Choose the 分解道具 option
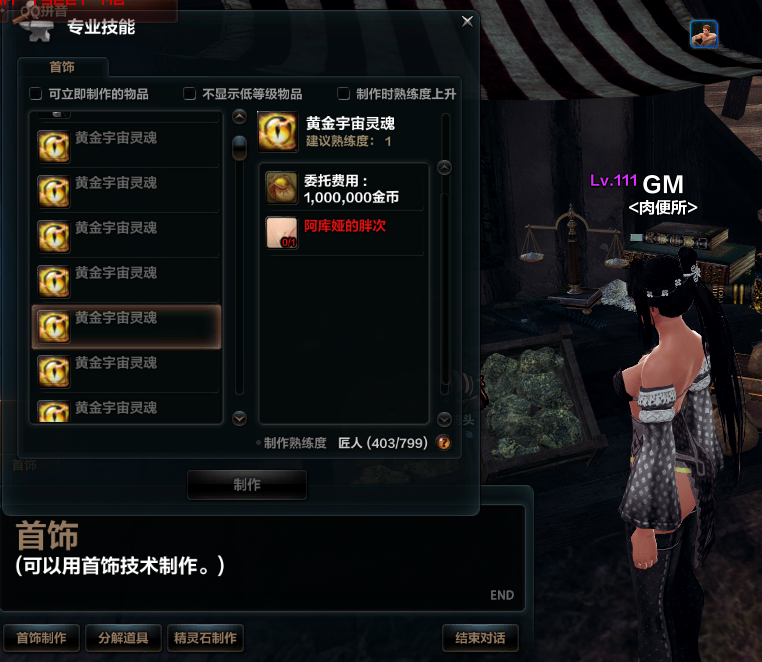Screen dimensions: 762x662 click(x=123, y=638)
